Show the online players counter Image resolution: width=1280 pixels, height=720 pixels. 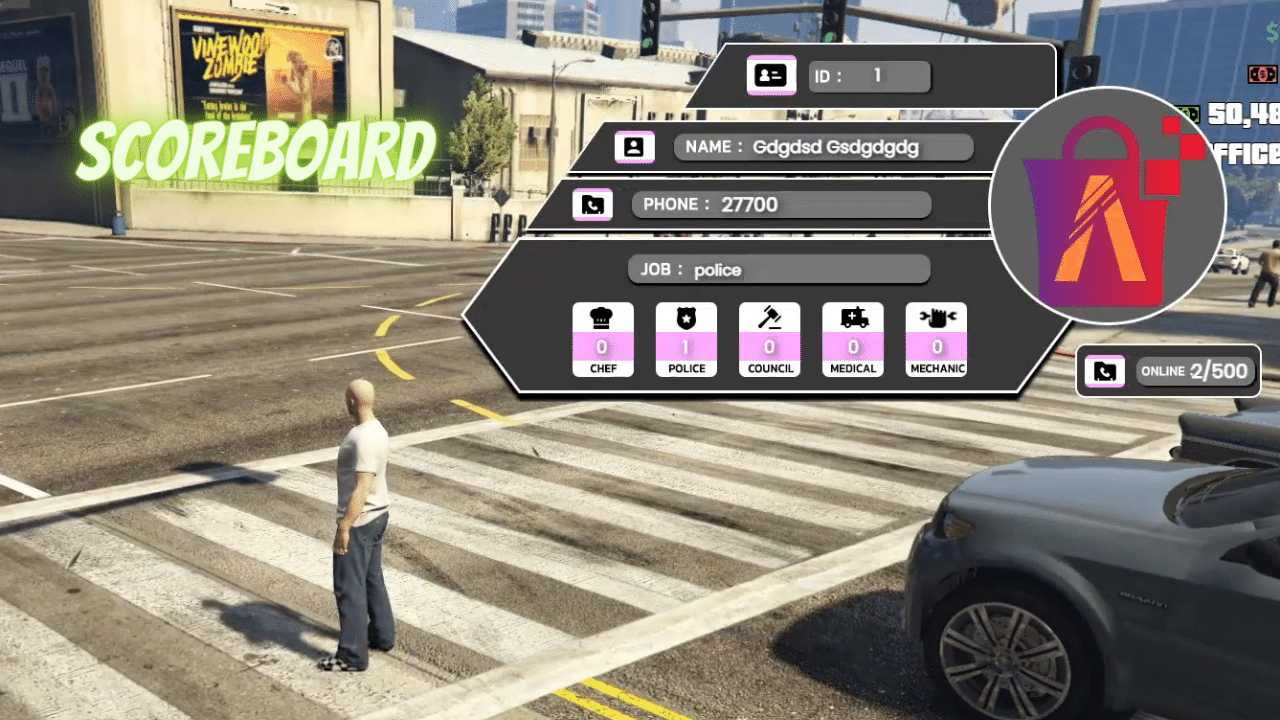[x=1196, y=372]
